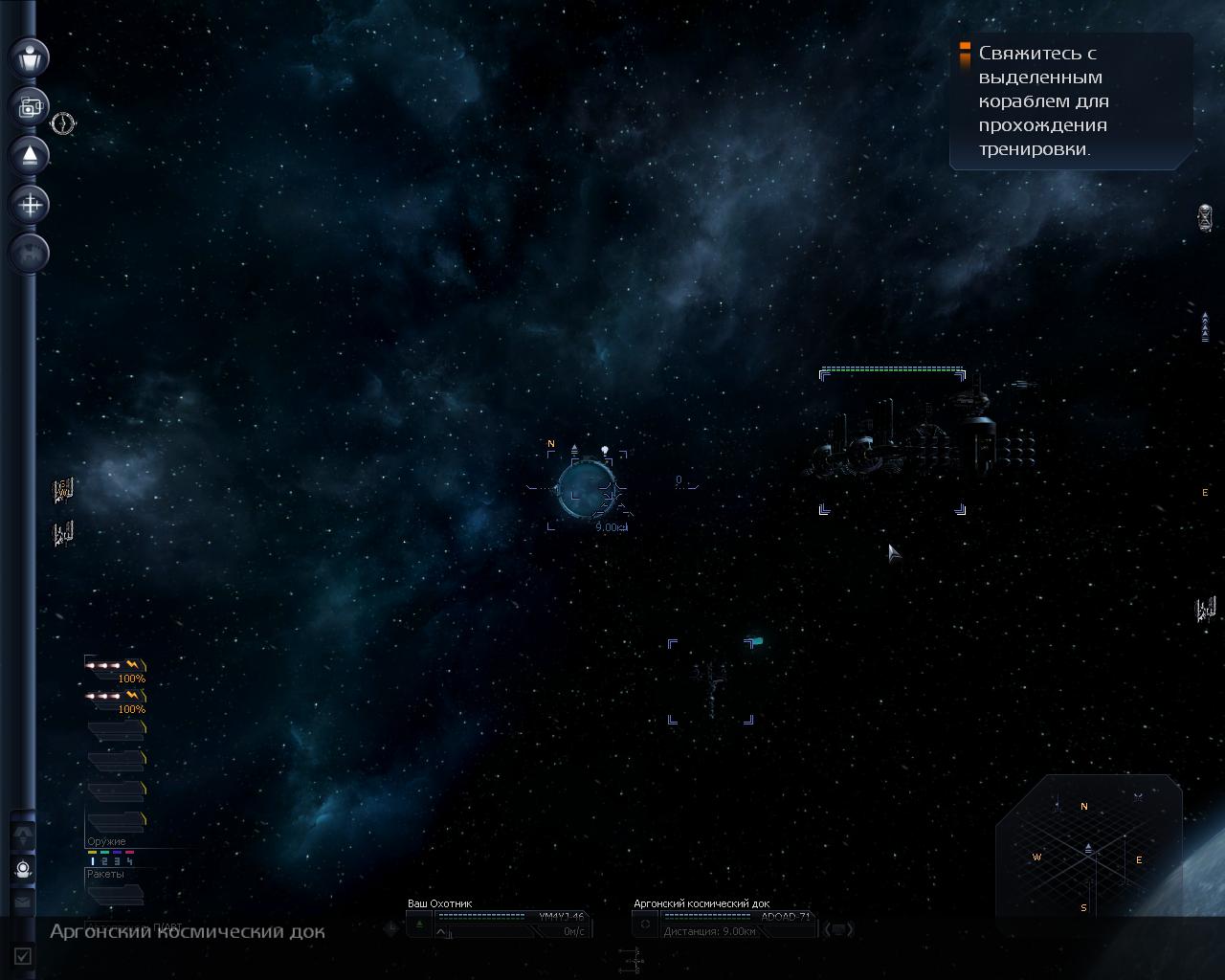Click the astronaut helmet icon in the sidebar
This screenshot has width=1225, height=980.
[23, 870]
